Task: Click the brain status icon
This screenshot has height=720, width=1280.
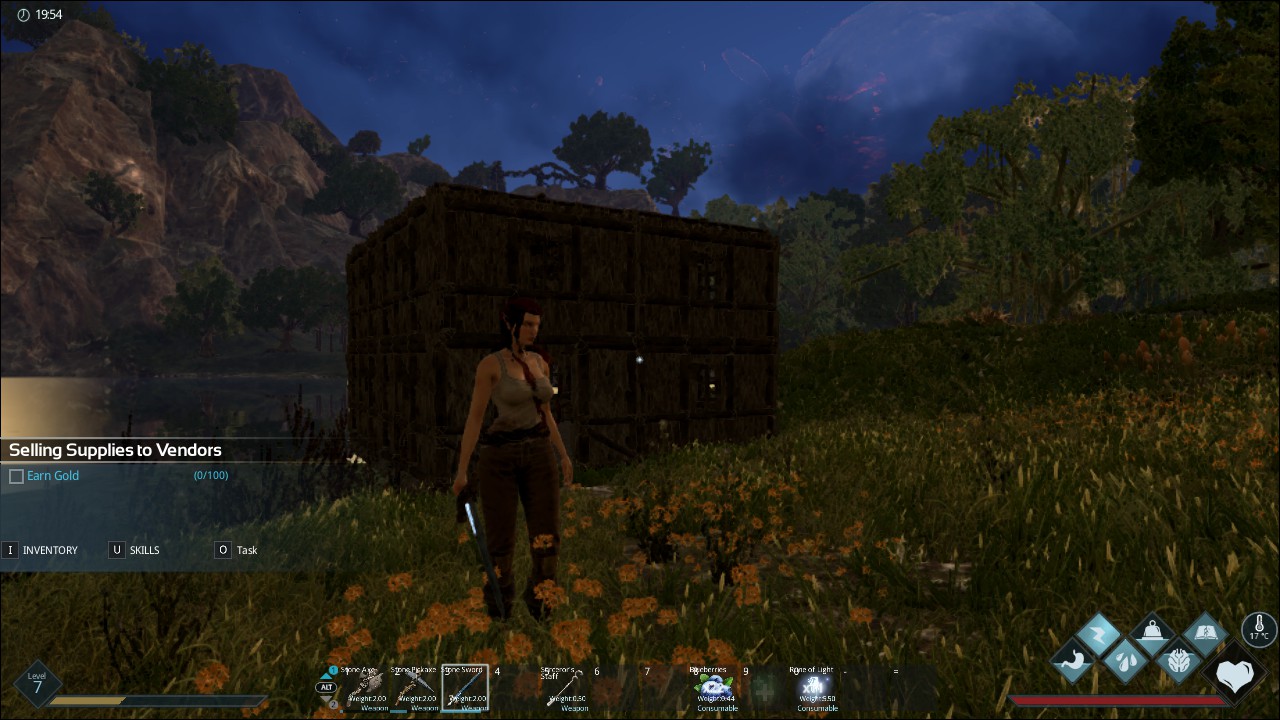Action: pos(1178,661)
